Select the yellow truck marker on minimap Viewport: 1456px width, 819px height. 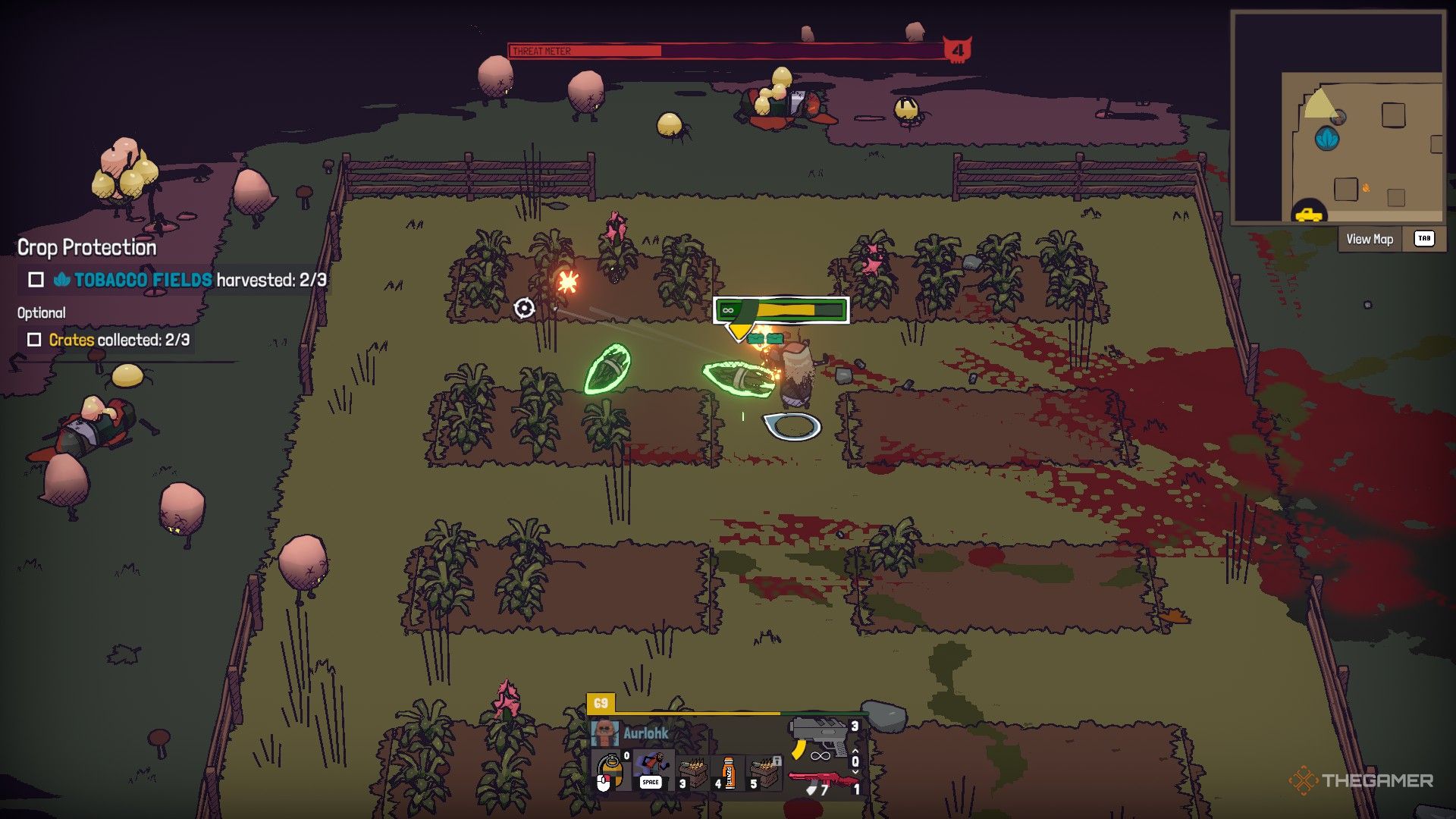(1309, 214)
